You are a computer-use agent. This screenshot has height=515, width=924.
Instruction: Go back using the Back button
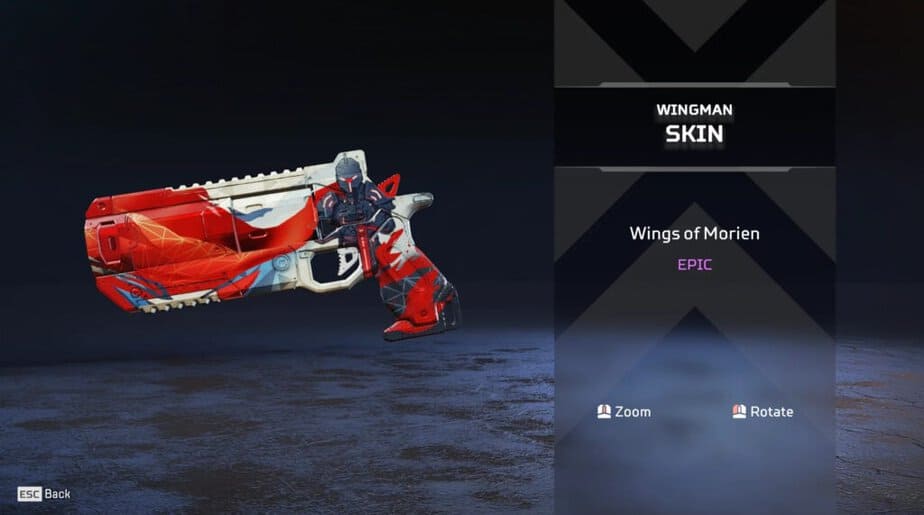tap(45, 494)
